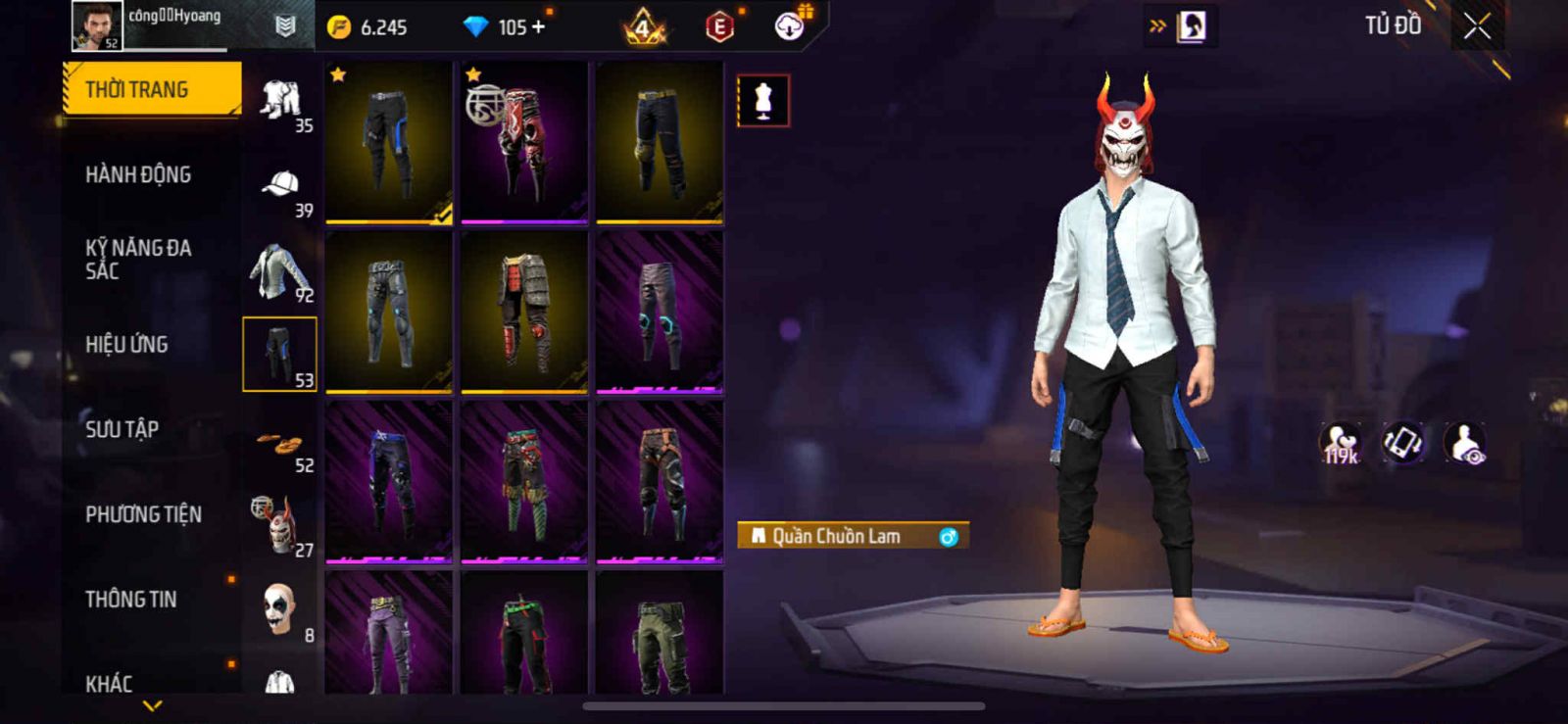Toggle the character visibility eye icon
The image size is (1568, 724).
(x=1466, y=443)
